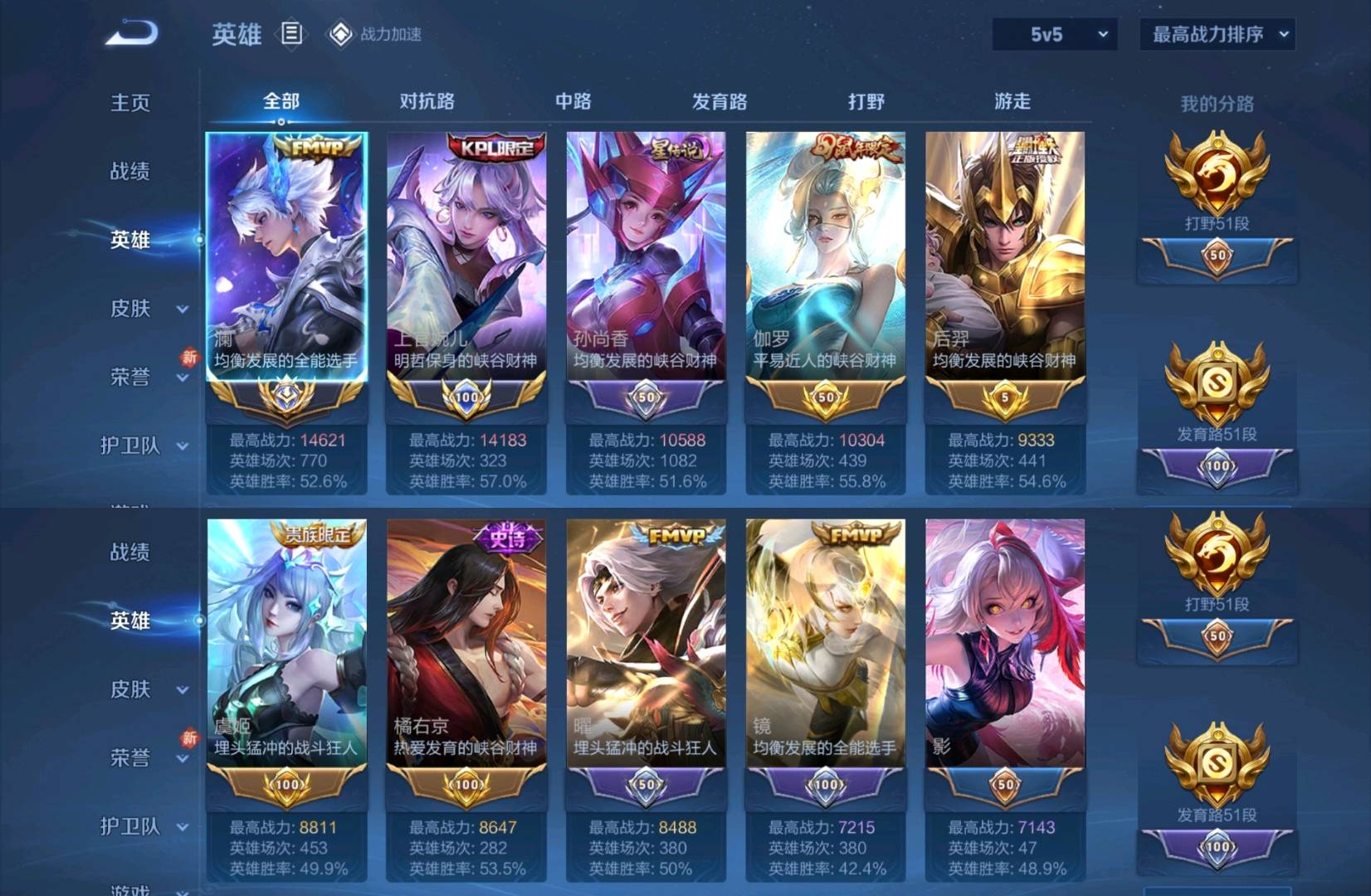Select the hero card for 伽罗
Viewport: 1371px width, 896px height.
pos(824,265)
